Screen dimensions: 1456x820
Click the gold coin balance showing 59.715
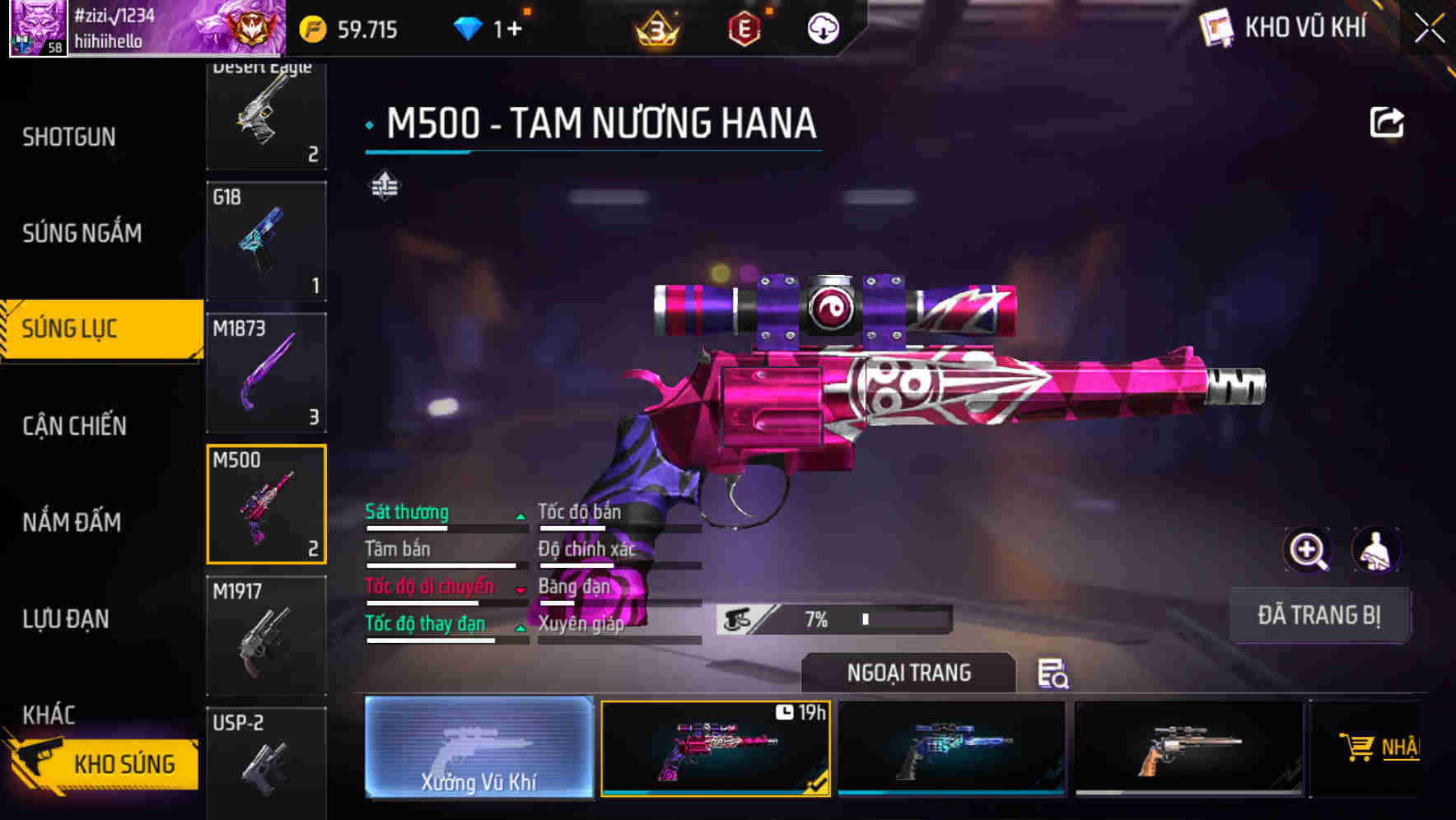pos(343,29)
